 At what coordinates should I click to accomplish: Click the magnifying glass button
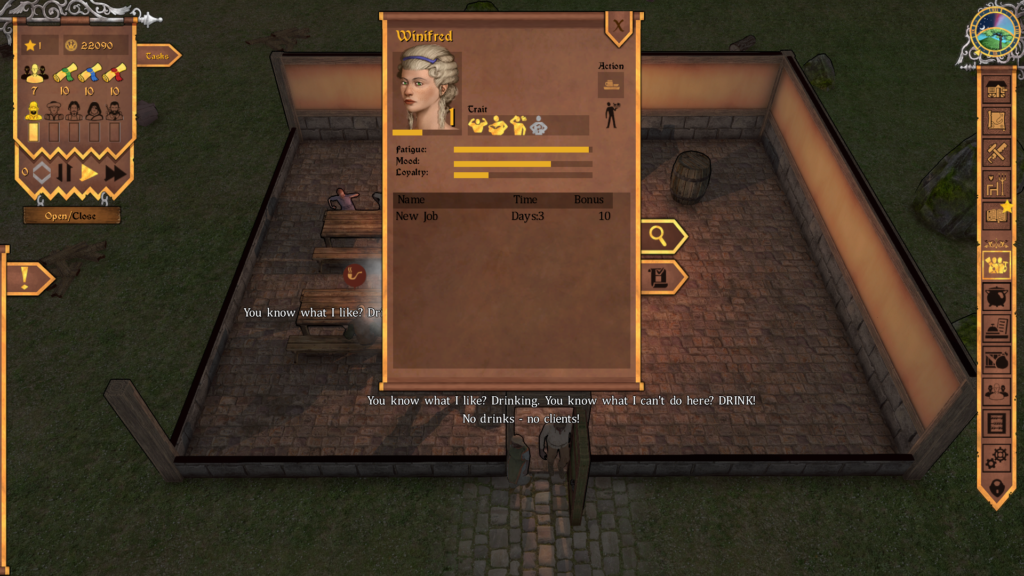coord(660,236)
